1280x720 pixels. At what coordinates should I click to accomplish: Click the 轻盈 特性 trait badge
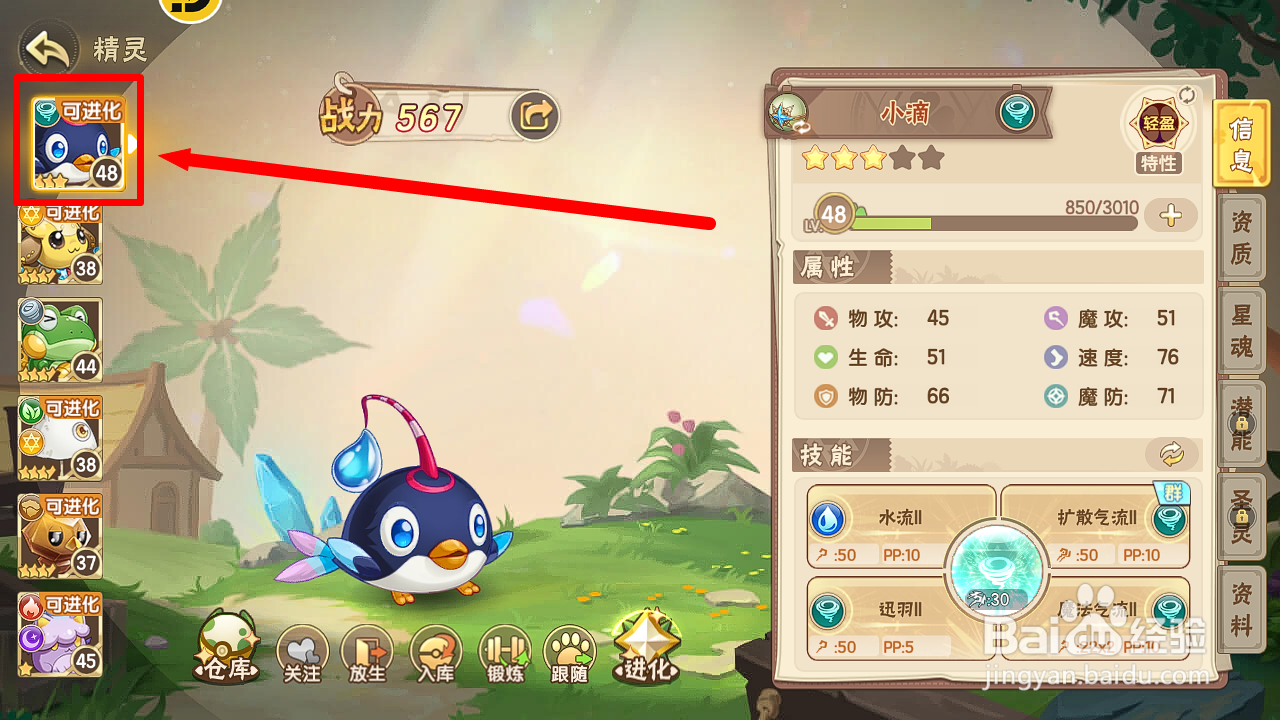[1159, 122]
